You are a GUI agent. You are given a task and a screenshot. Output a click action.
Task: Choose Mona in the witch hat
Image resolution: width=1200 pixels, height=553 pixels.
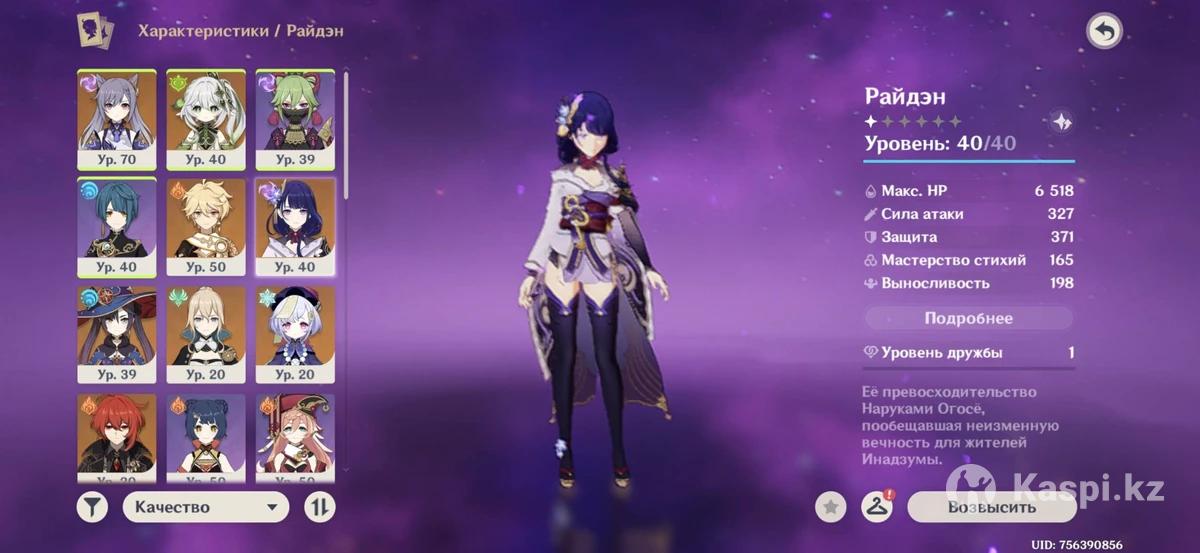point(117,332)
